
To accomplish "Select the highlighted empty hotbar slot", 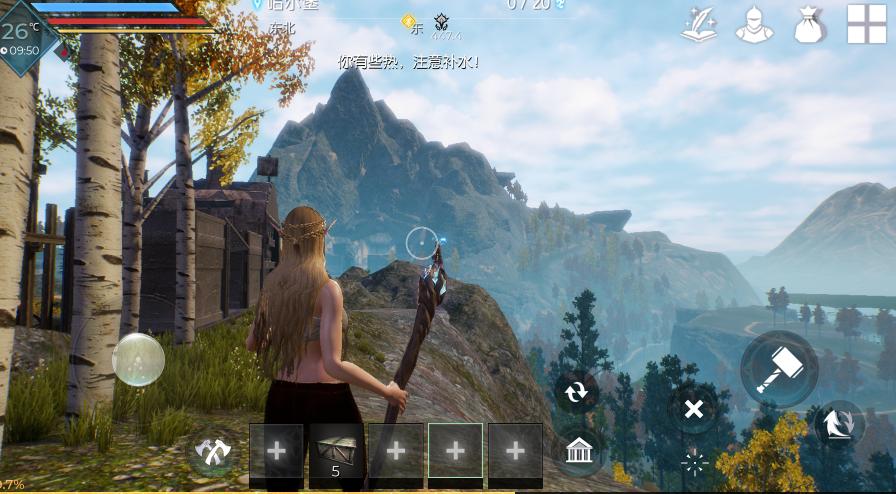I will click(455, 455).
